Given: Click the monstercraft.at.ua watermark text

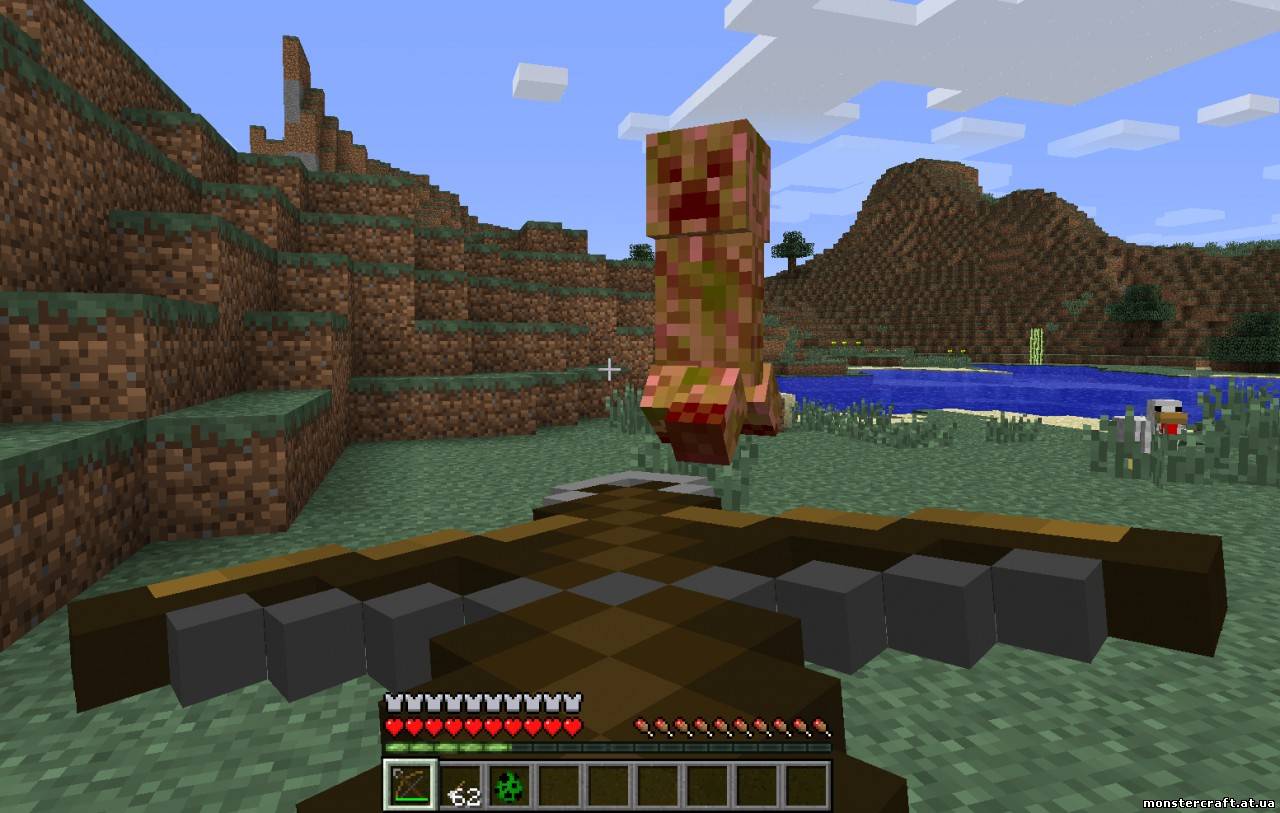Looking at the screenshot, I should click(x=1207, y=803).
